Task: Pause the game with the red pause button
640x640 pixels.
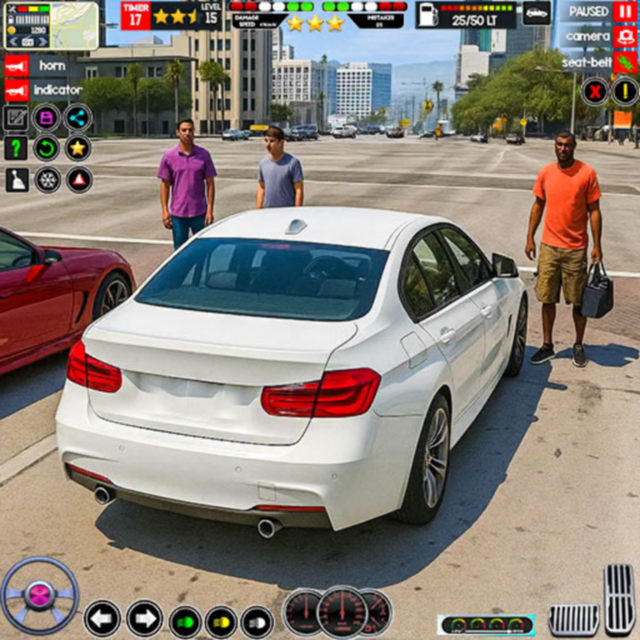Action: 625,12
